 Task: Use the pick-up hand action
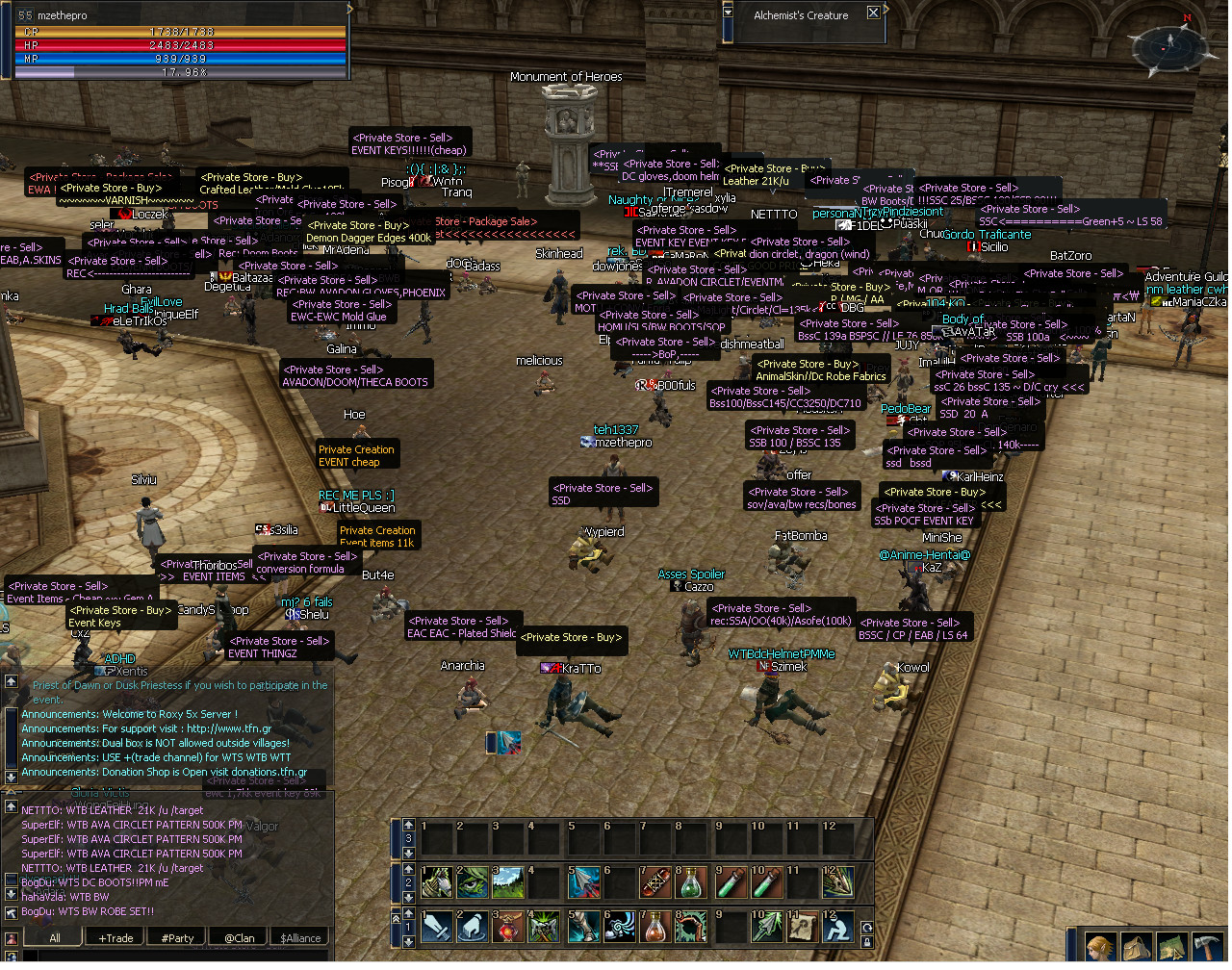click(x=473, y=927)
